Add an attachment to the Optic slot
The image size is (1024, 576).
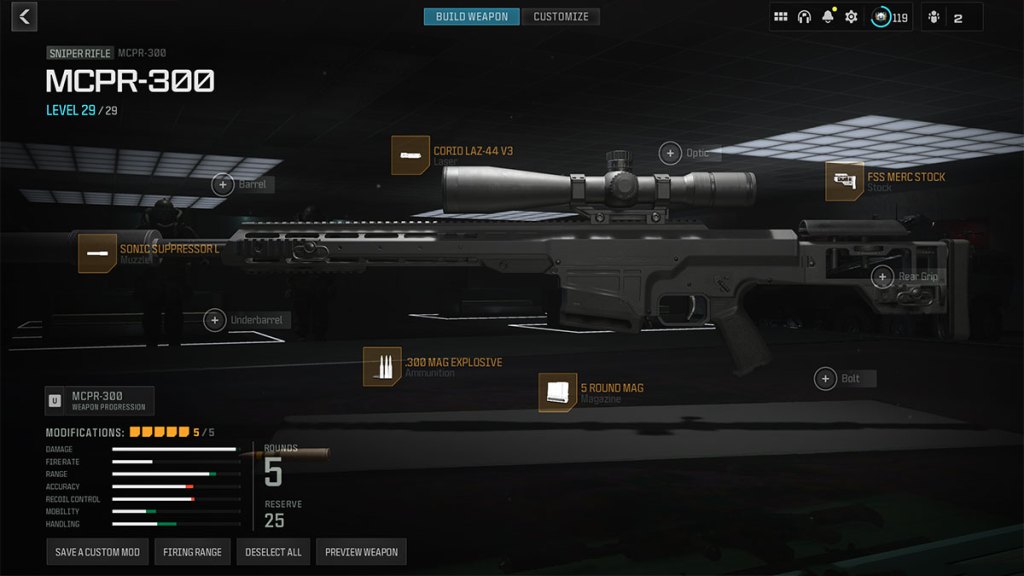click(x=670, y=153)
